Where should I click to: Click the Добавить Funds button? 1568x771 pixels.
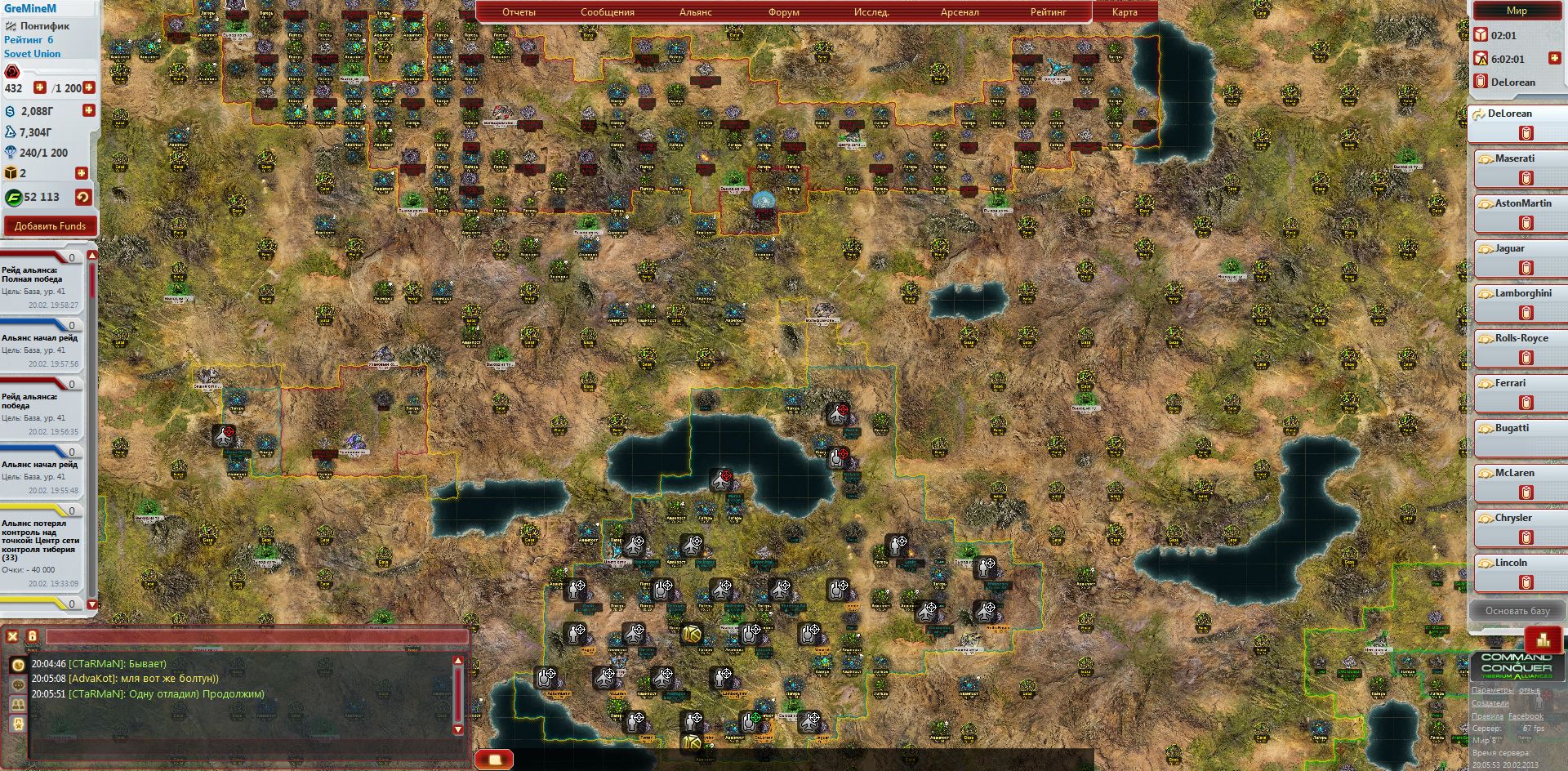click(50, 226)
